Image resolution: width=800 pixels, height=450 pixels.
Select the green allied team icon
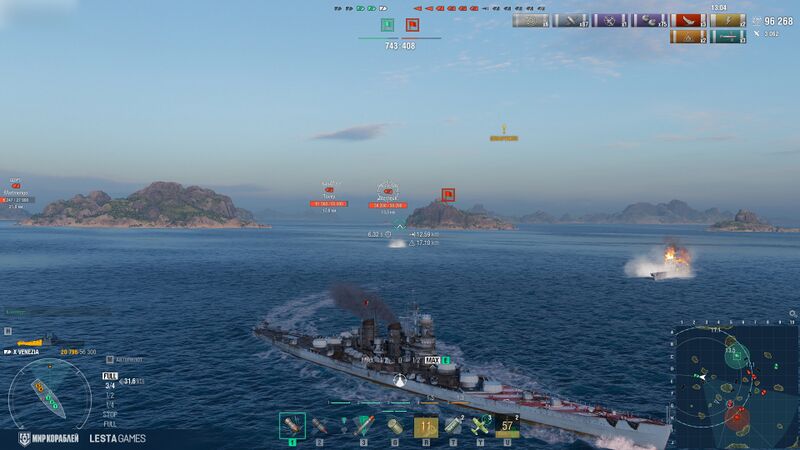coord(386,25)
